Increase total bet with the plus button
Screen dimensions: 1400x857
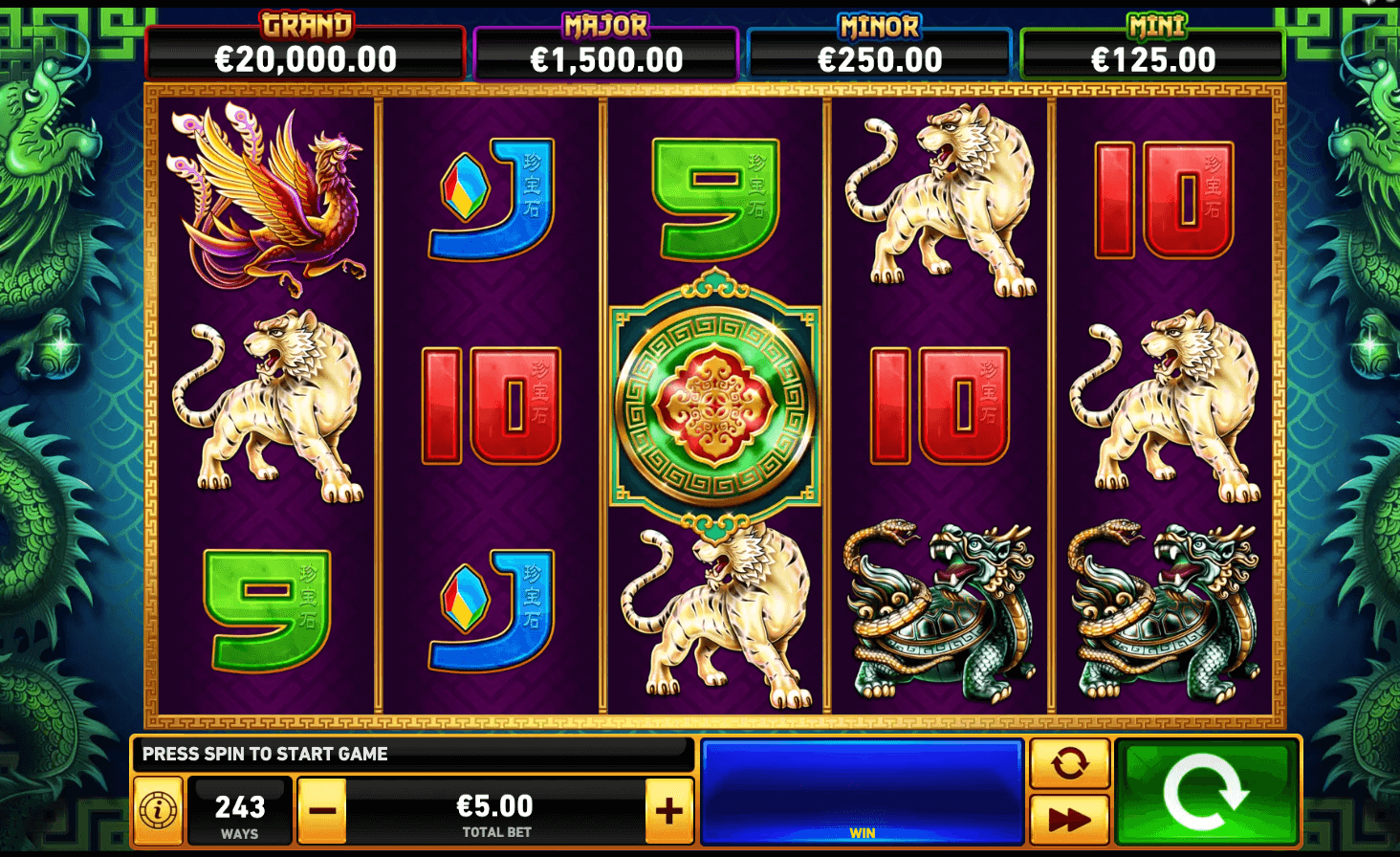(668, 811)
